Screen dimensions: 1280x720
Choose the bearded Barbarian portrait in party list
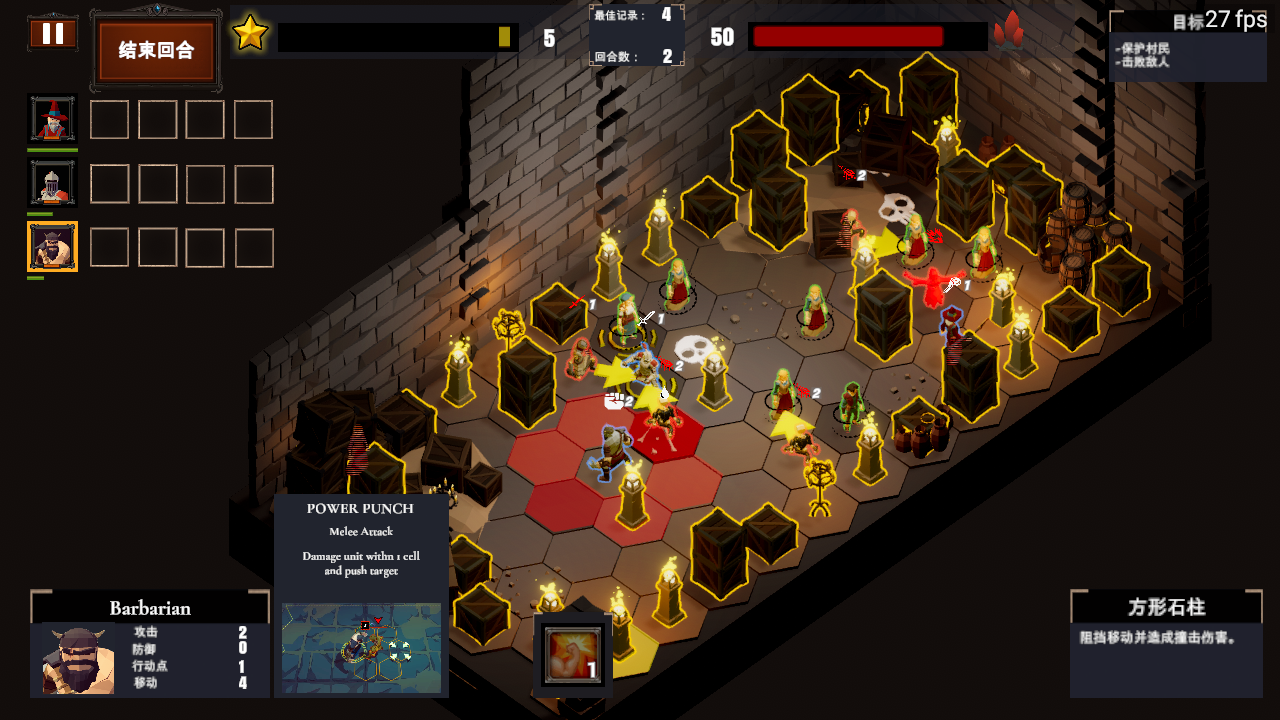point(52,247)
